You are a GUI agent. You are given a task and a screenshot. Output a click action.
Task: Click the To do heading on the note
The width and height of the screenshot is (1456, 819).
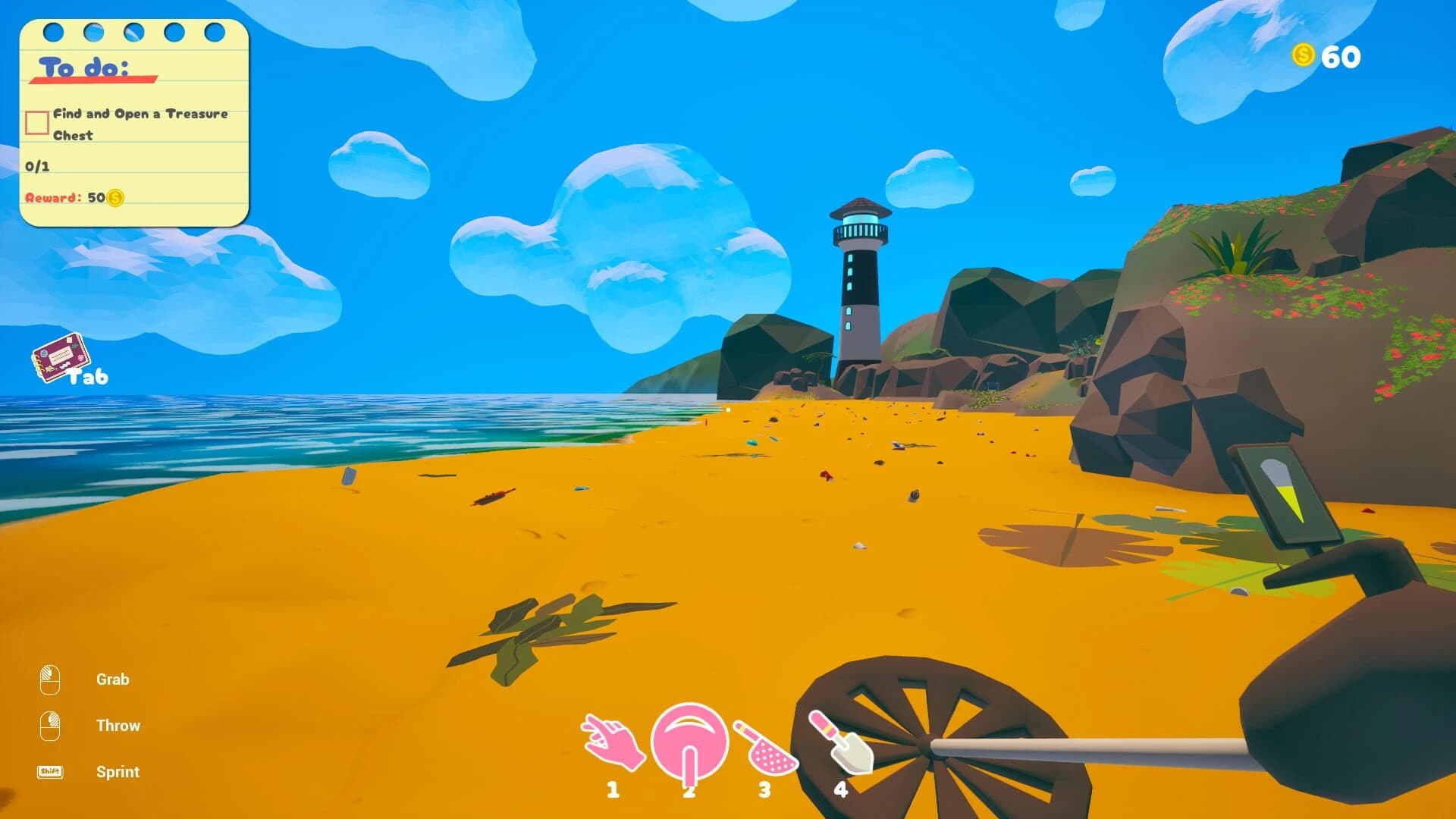pos(81,64)
